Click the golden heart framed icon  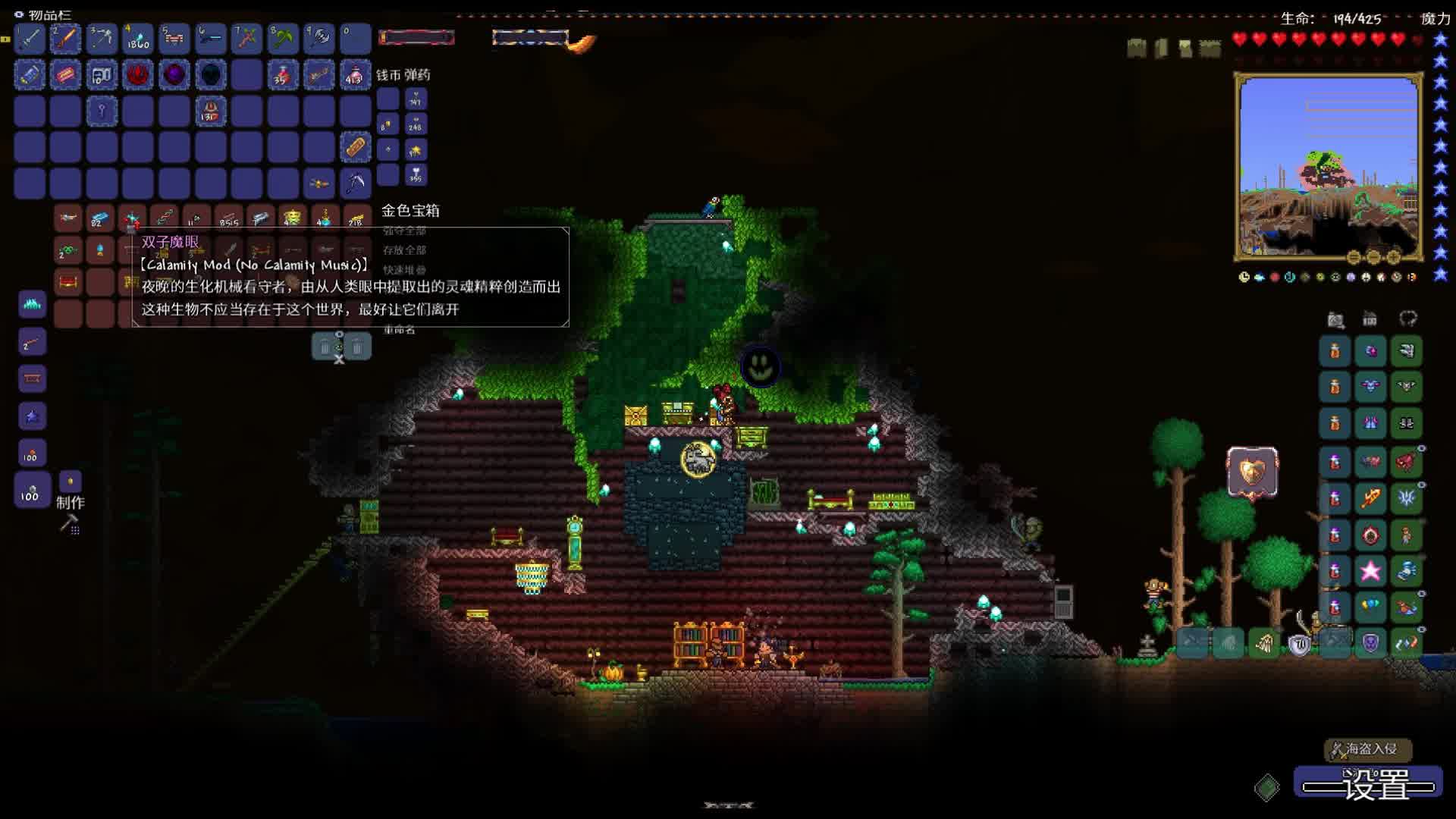[x=1252, y=472]
